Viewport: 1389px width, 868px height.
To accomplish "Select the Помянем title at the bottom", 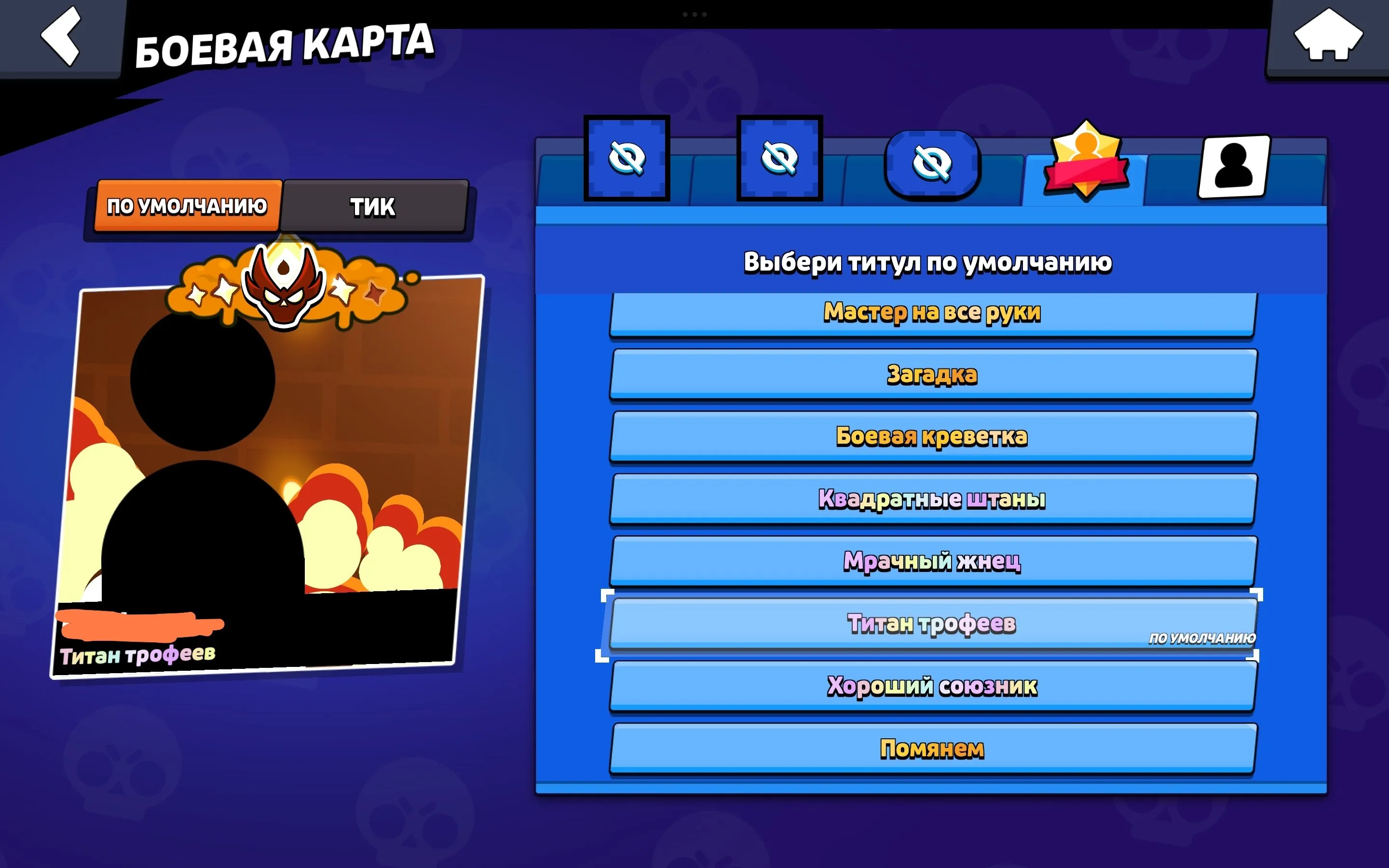I will point(932,749).
